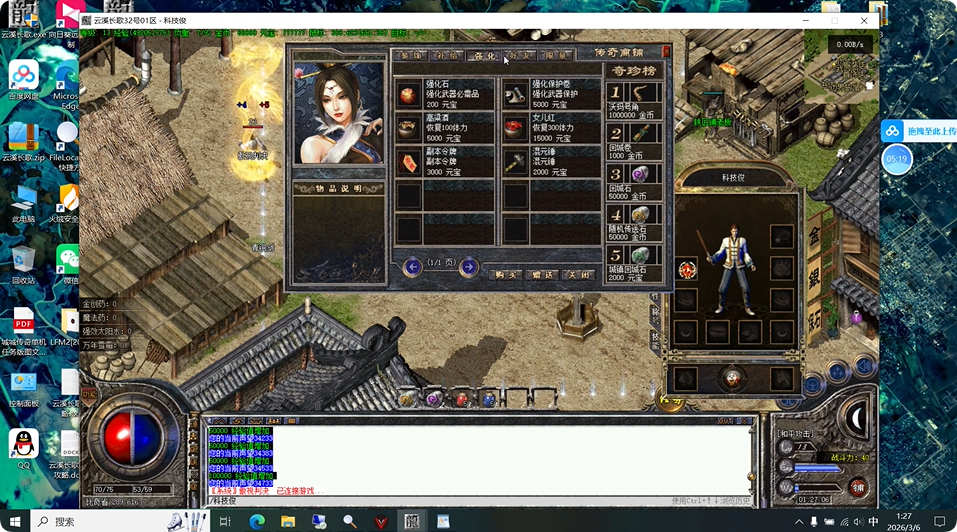
Task: Switch to the 限量 shop tab
Action: tap(556, 56)
